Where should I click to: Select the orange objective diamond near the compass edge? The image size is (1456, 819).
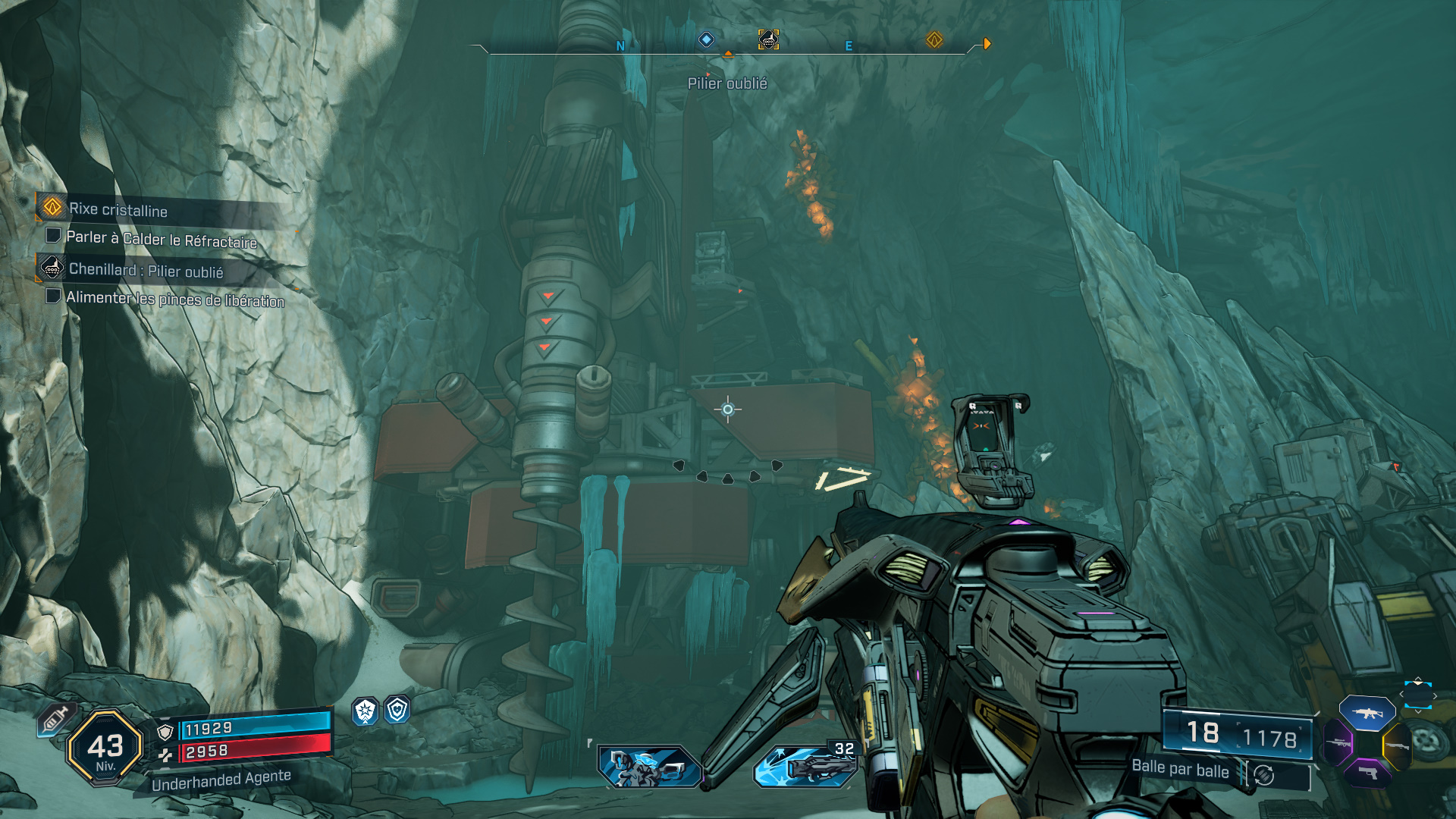click(934, 39)
